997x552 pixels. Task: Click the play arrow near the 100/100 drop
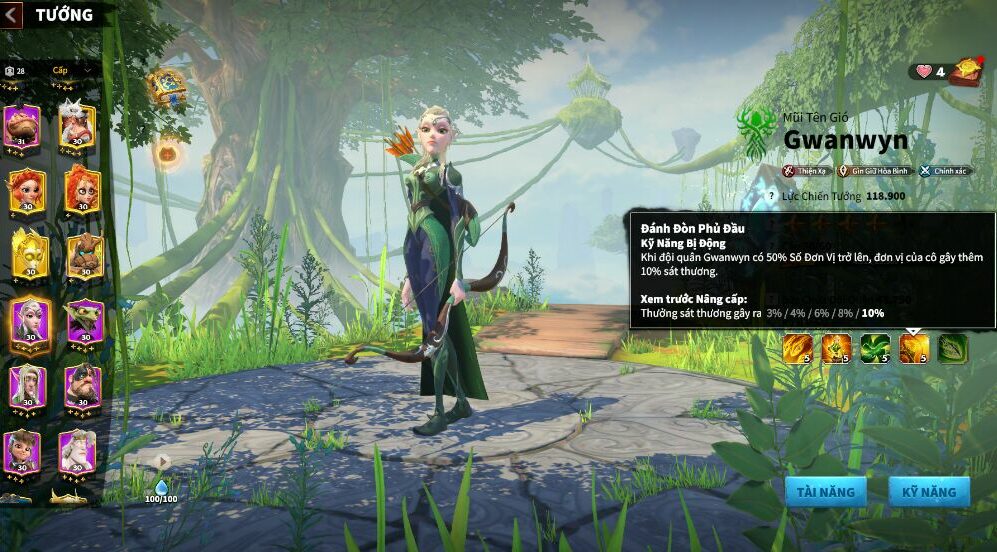tap(161, 461)
